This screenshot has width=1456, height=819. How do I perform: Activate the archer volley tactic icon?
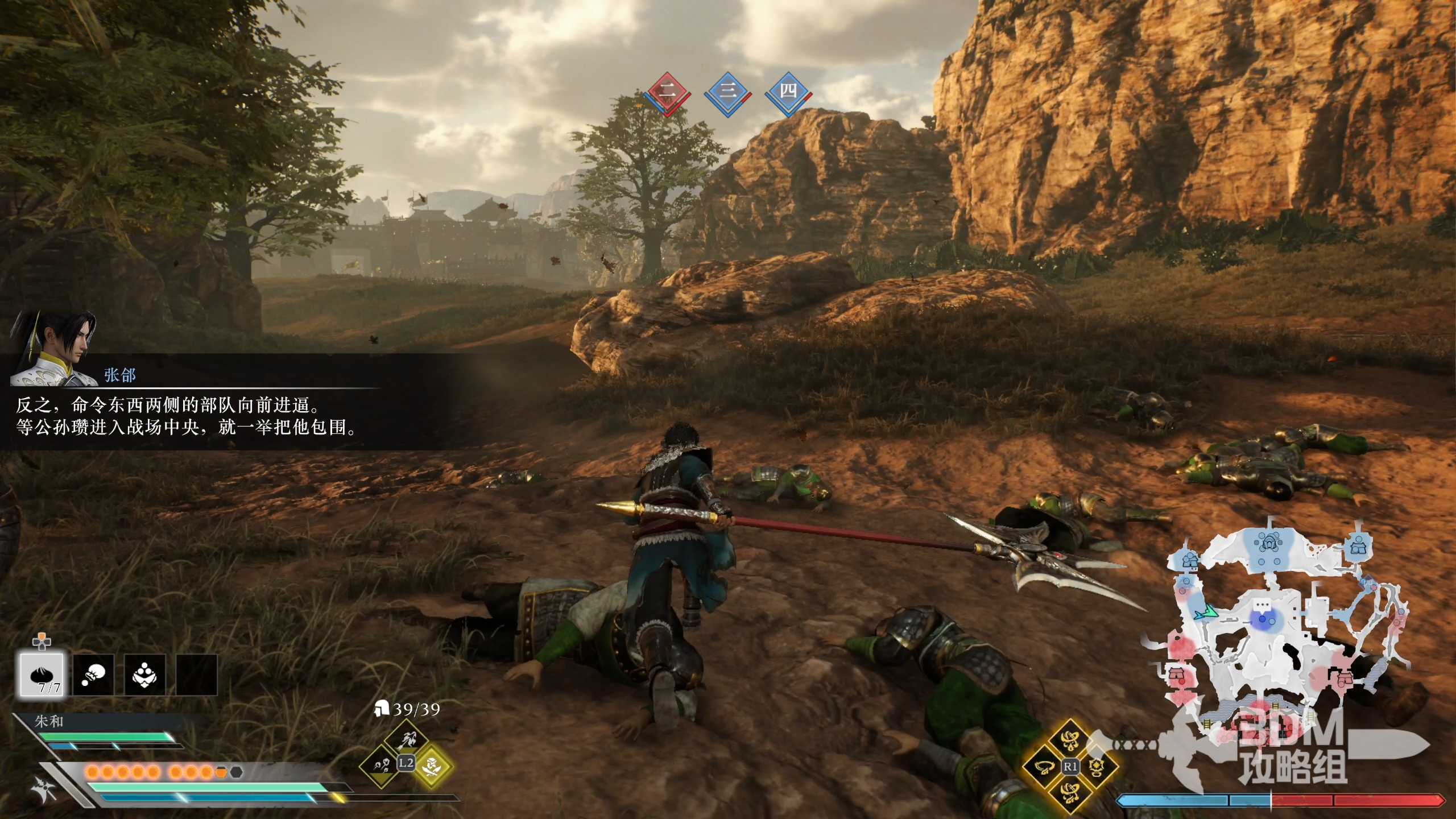[x=406, y=740]
